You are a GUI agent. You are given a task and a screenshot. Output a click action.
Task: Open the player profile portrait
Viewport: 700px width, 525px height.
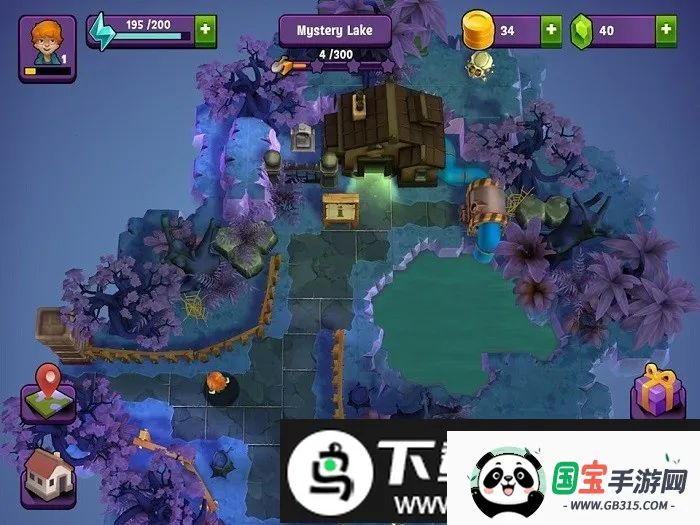44,47
